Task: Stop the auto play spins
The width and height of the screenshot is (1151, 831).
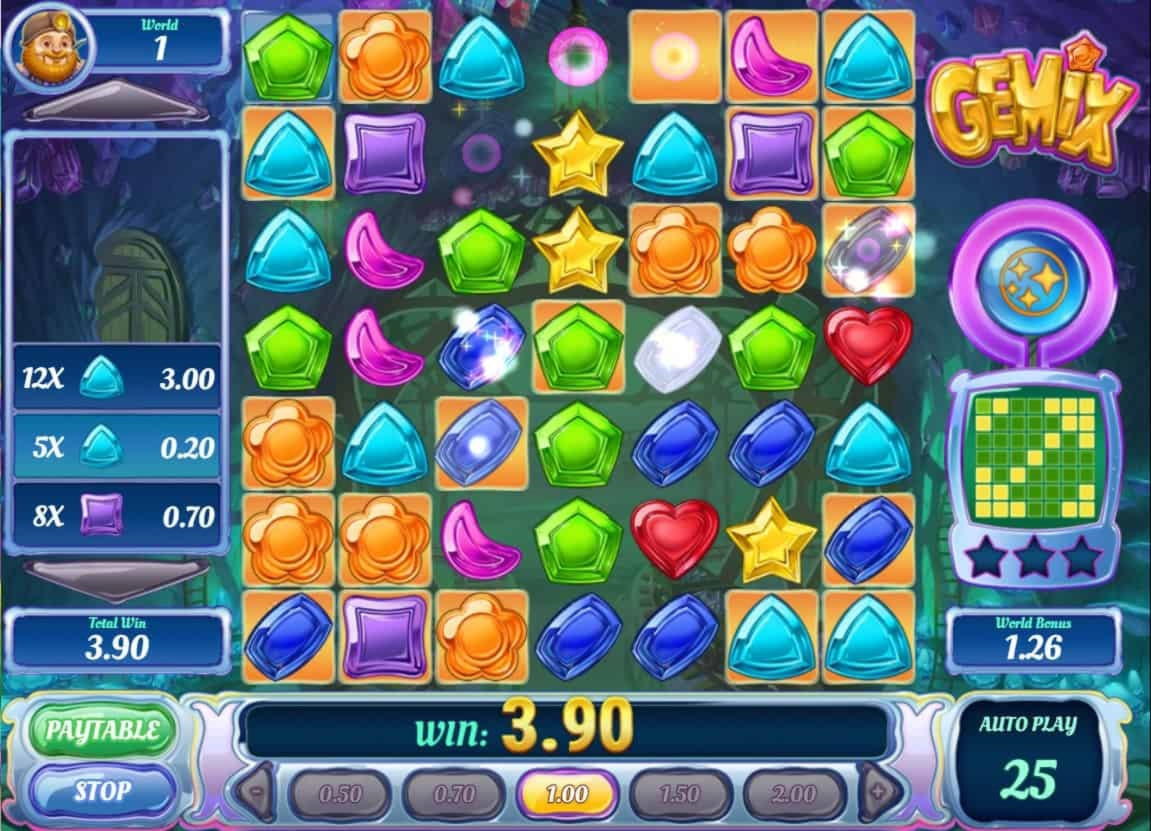Action: click(x=101, y=791)
